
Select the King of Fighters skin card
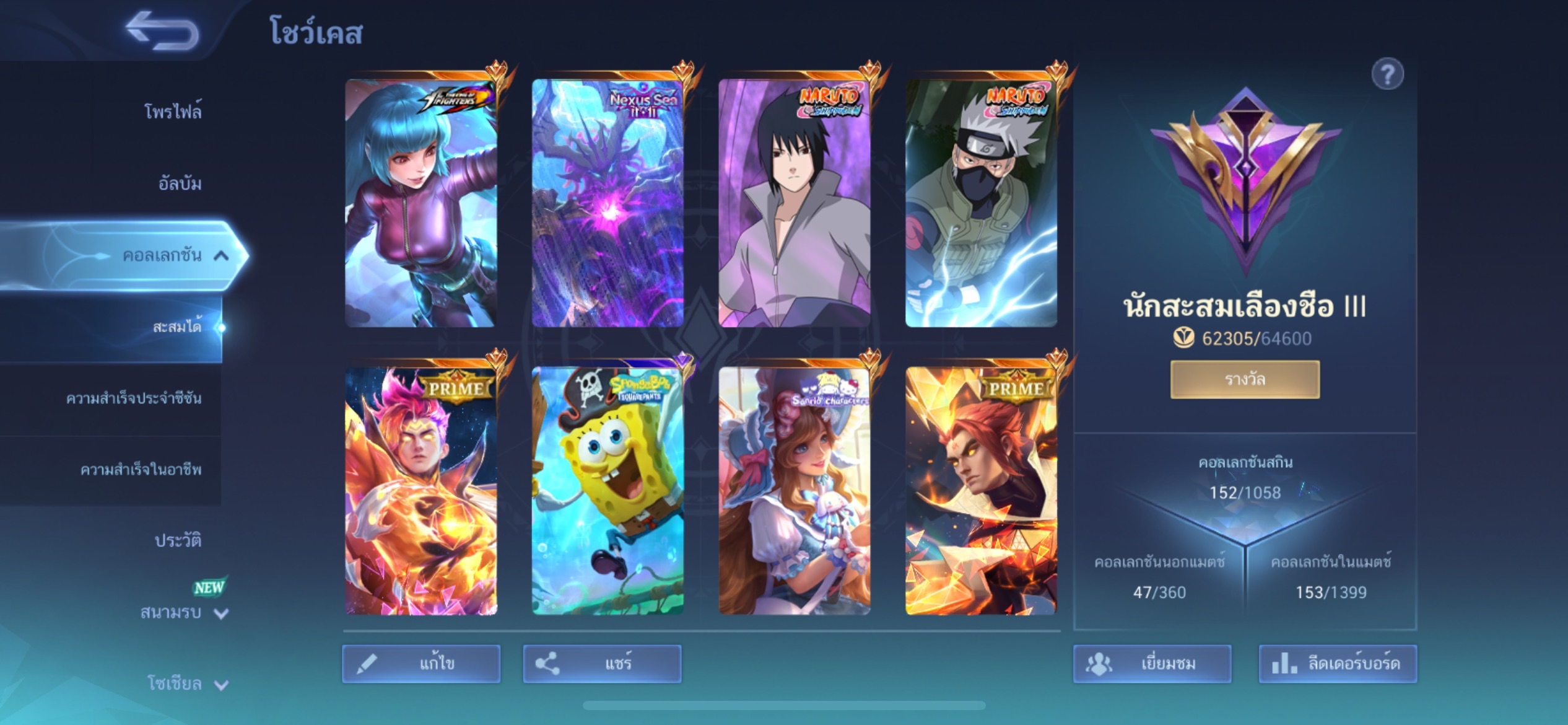(421, 203)
